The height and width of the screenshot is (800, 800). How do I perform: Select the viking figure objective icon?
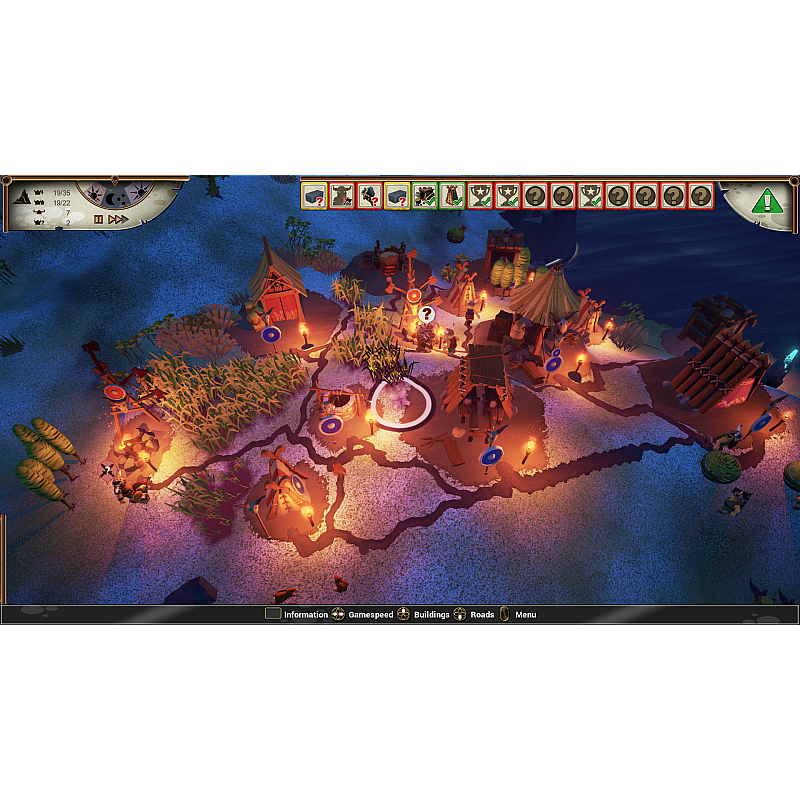(x=343, y=195)
